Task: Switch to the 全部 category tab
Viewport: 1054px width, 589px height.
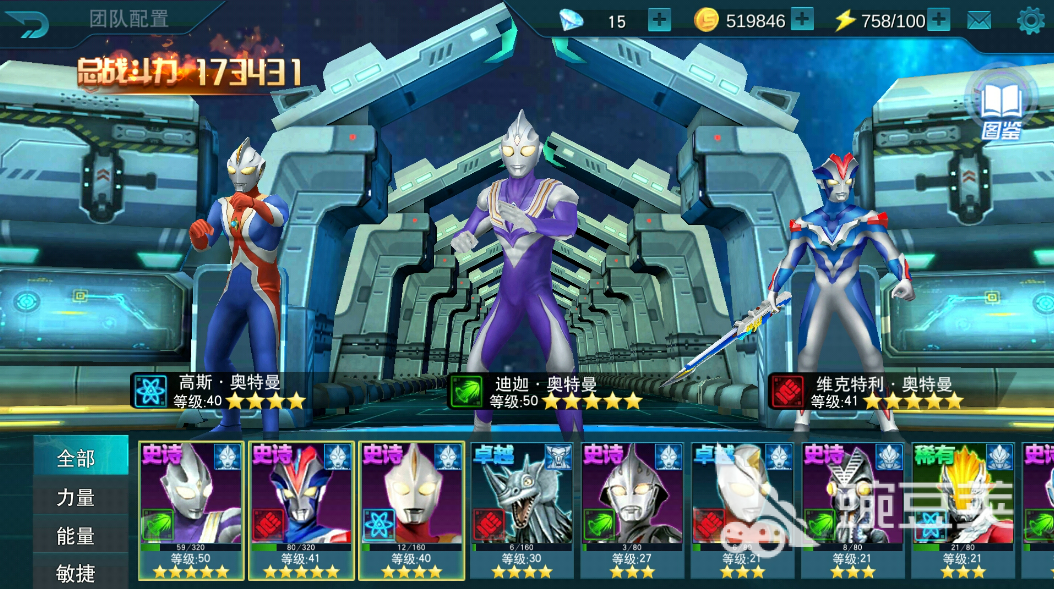Action: tap(78, 459)
